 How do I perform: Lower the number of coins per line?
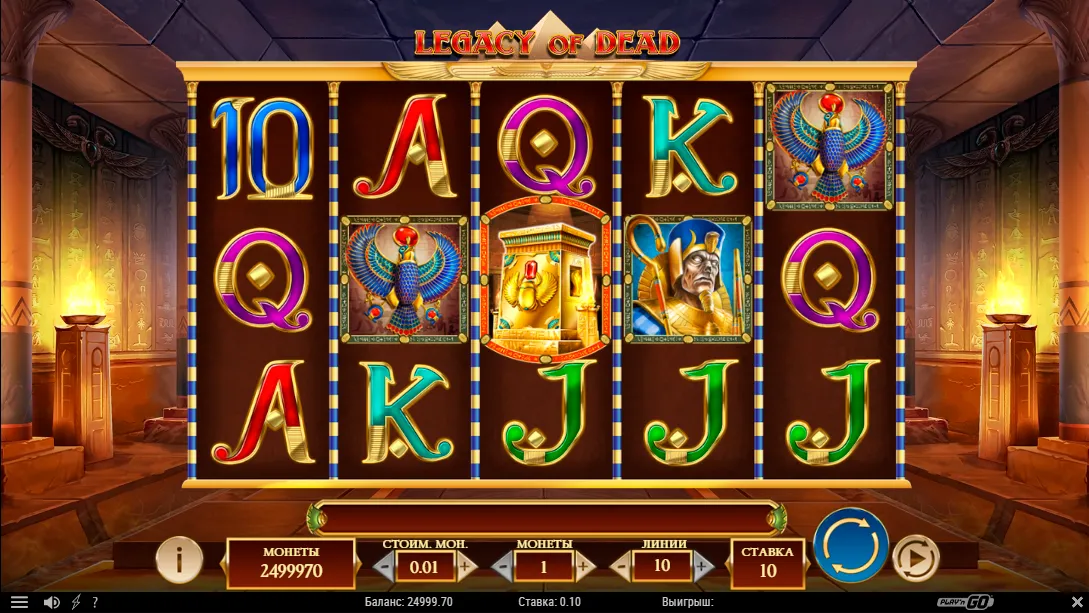[x=503, y=566]
